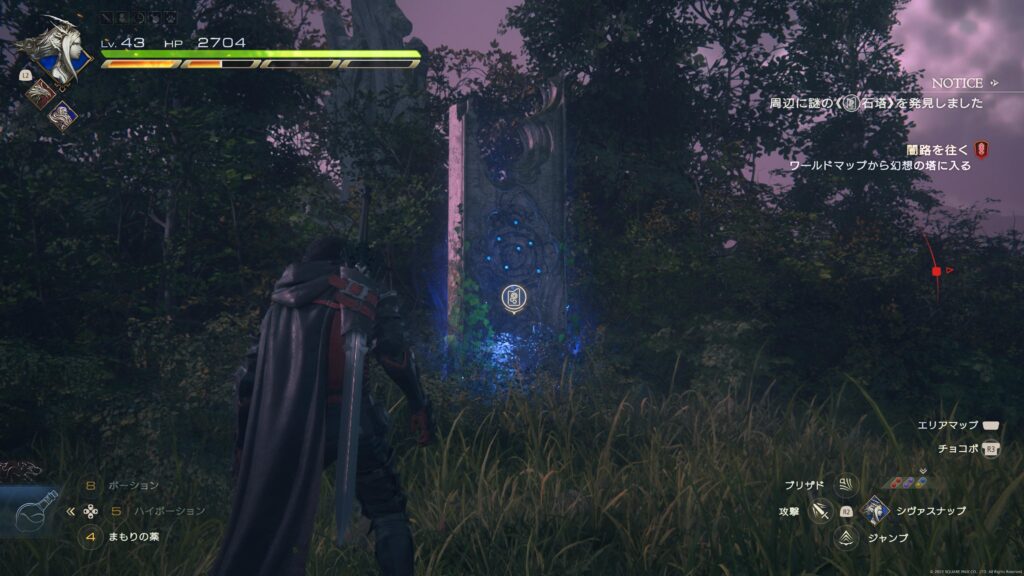This screenshot has height=576, width=1024.
Task: Cast the ブリザド magic ability
Action: [847, 485]
